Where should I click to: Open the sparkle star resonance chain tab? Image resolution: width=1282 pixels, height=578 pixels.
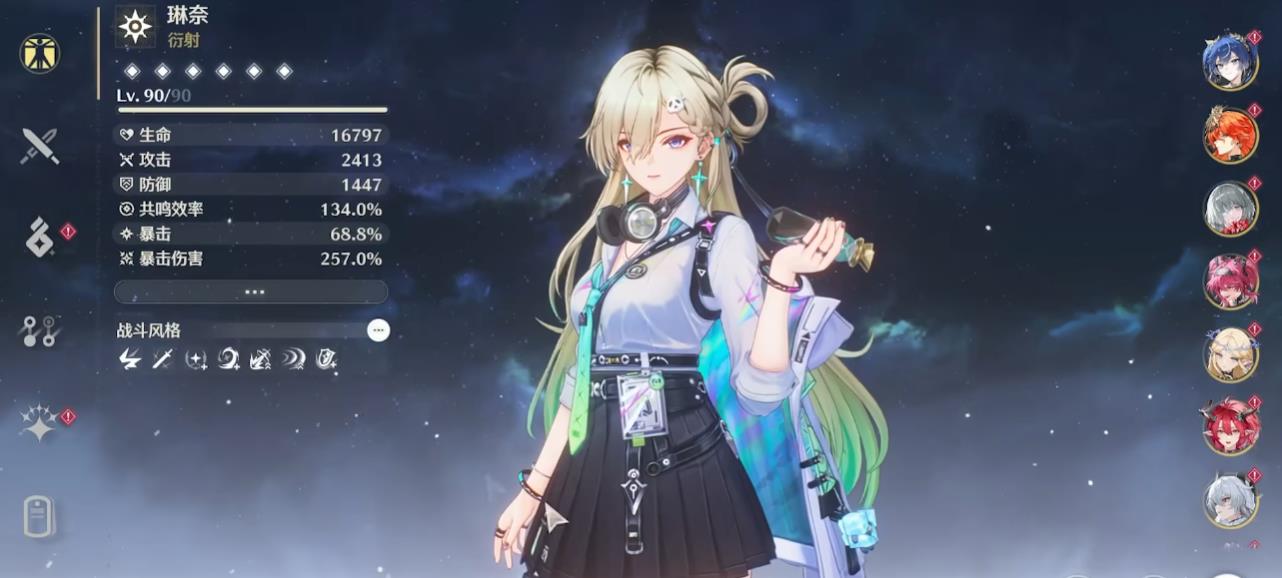[x=40, y=423]
